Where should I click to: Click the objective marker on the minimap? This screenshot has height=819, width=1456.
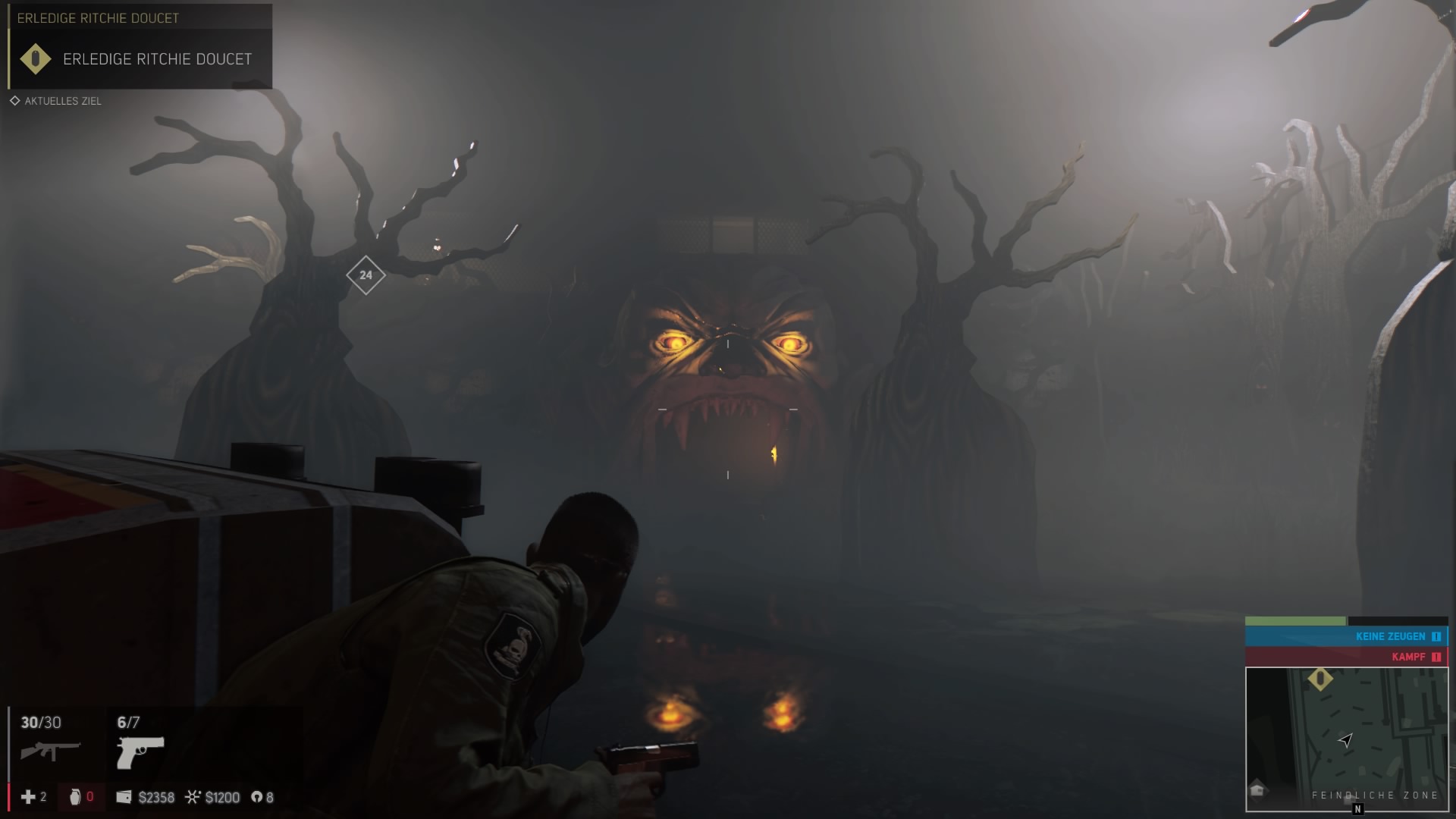1320,679
